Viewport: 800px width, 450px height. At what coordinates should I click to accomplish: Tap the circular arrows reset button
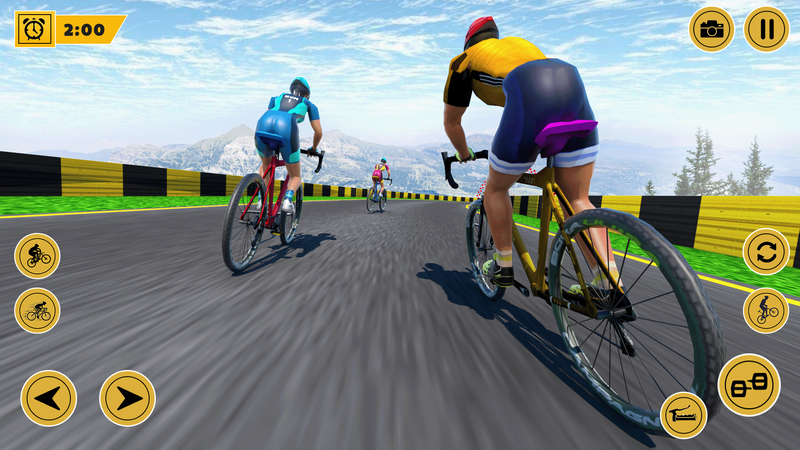click(x=766, y=251)
